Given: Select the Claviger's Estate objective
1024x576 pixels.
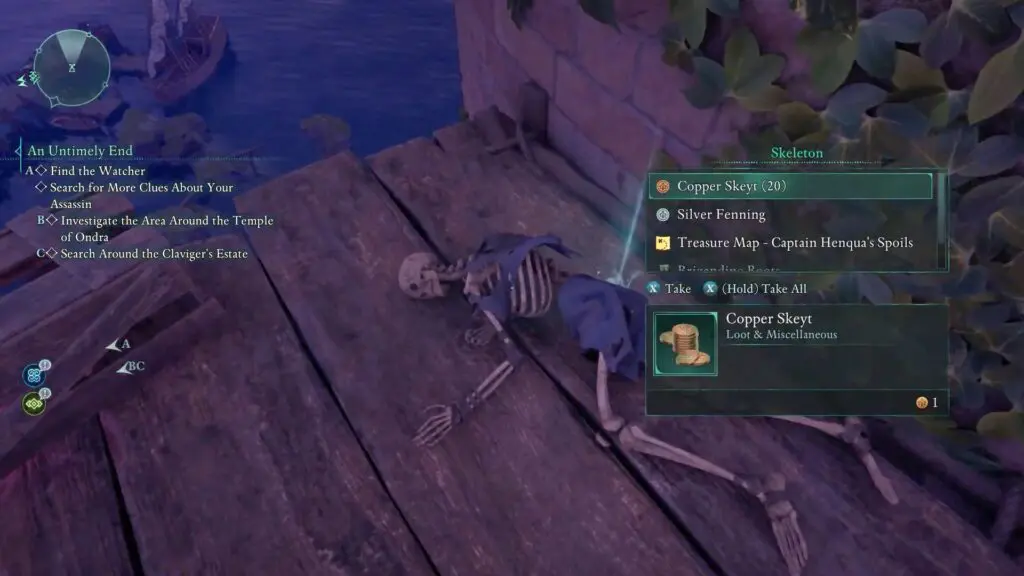Looking at the screenshot, I should coord(153,254).
